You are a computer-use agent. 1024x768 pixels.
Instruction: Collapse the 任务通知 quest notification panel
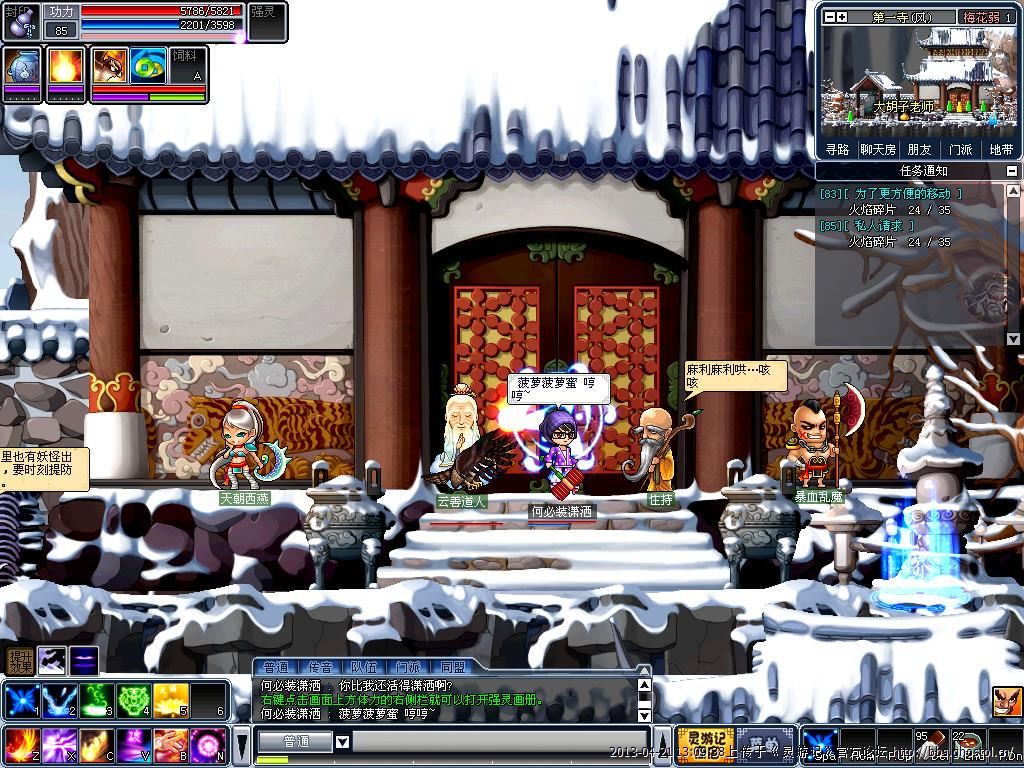coord(1012,171)
